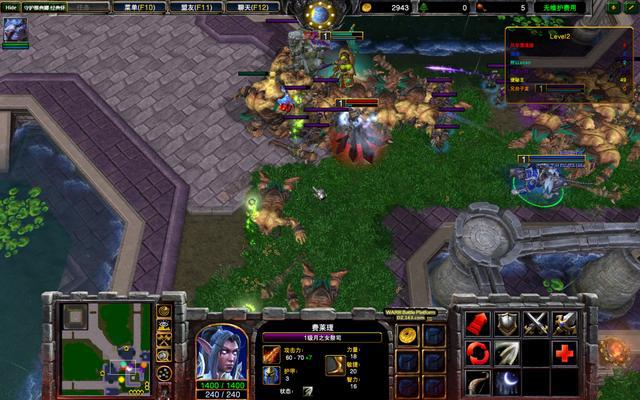The image size is (640, 400).
Task: Click the hero portrait in the bottom panel
Action: [221, 351]
